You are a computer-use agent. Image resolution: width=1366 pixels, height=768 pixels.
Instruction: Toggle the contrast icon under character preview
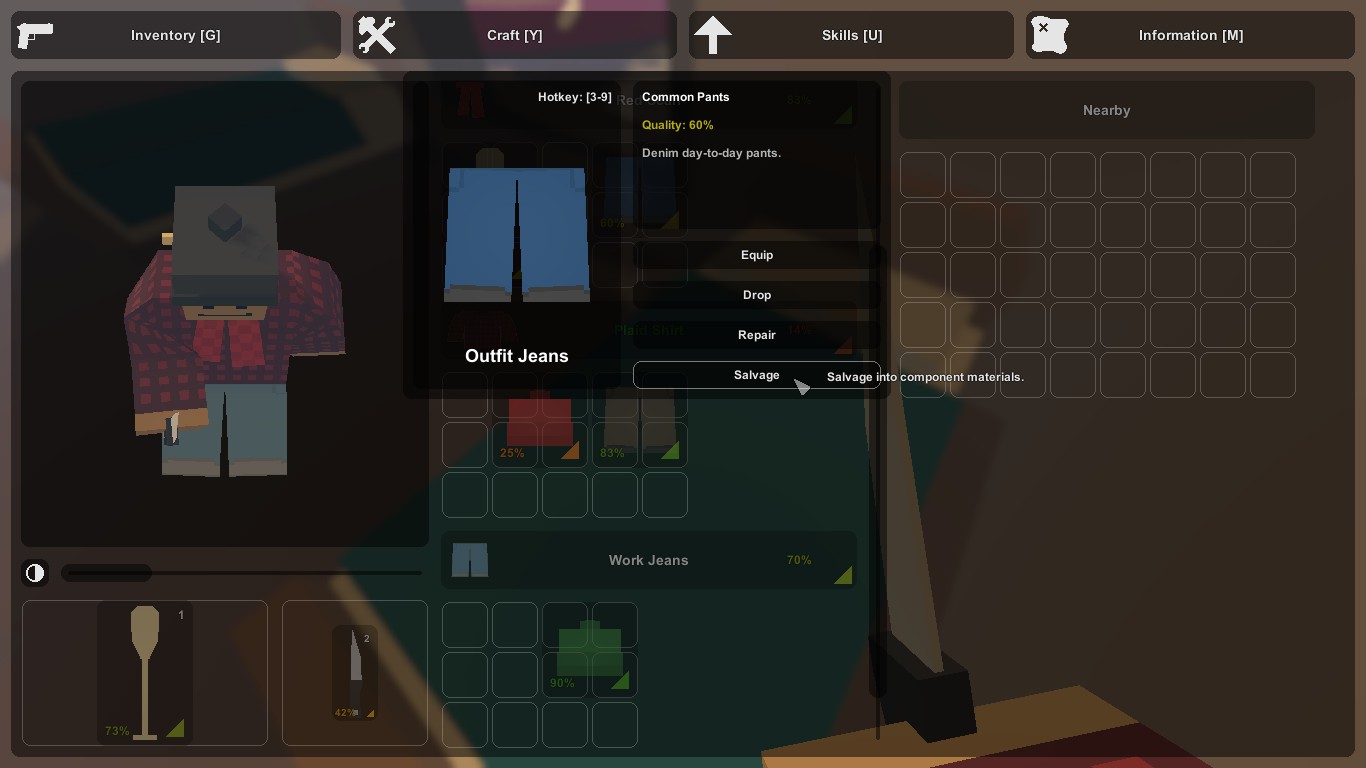[35, 573]
